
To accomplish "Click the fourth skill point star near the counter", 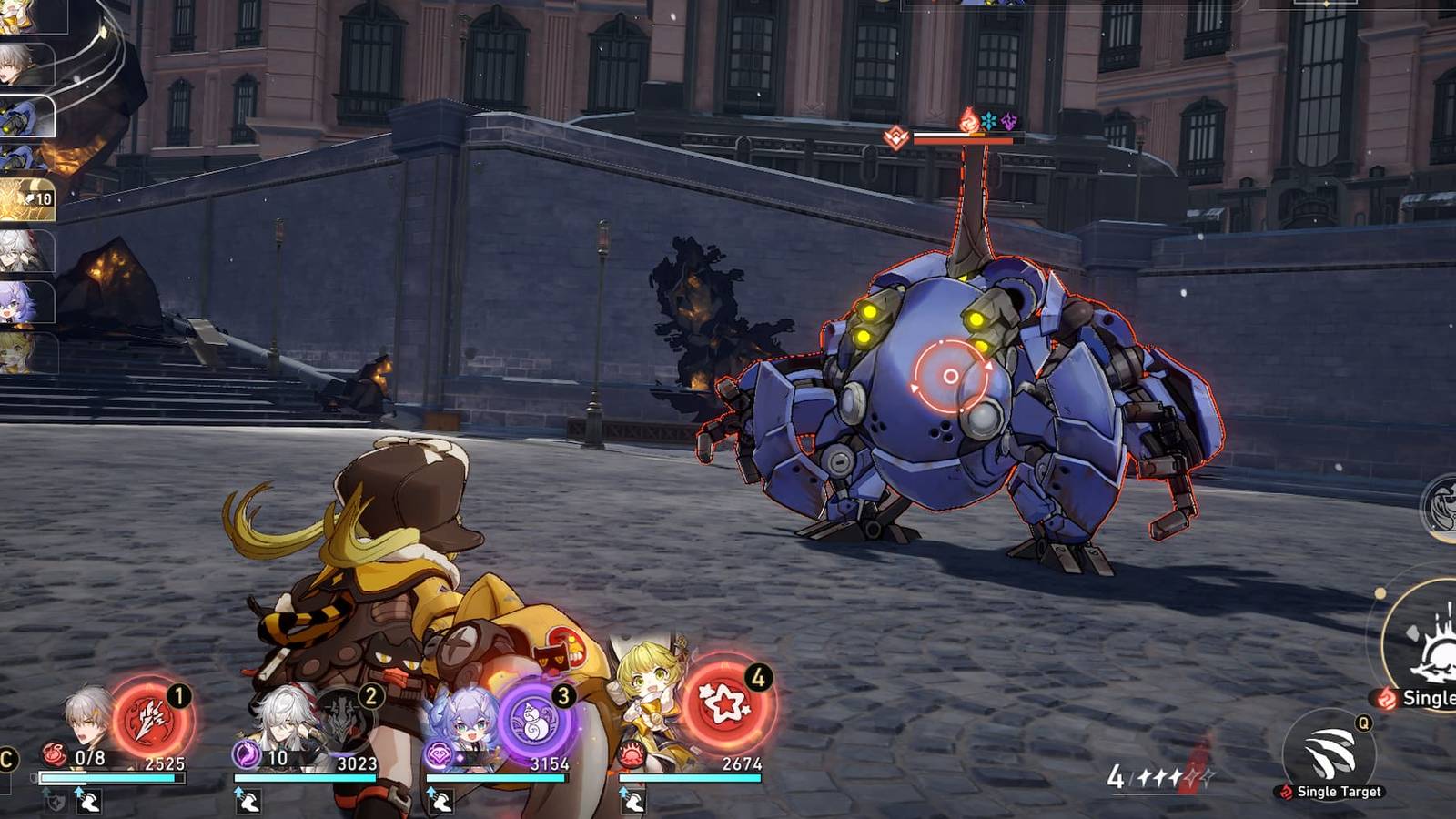I will pyautogui.click(x=1190, y=777).
